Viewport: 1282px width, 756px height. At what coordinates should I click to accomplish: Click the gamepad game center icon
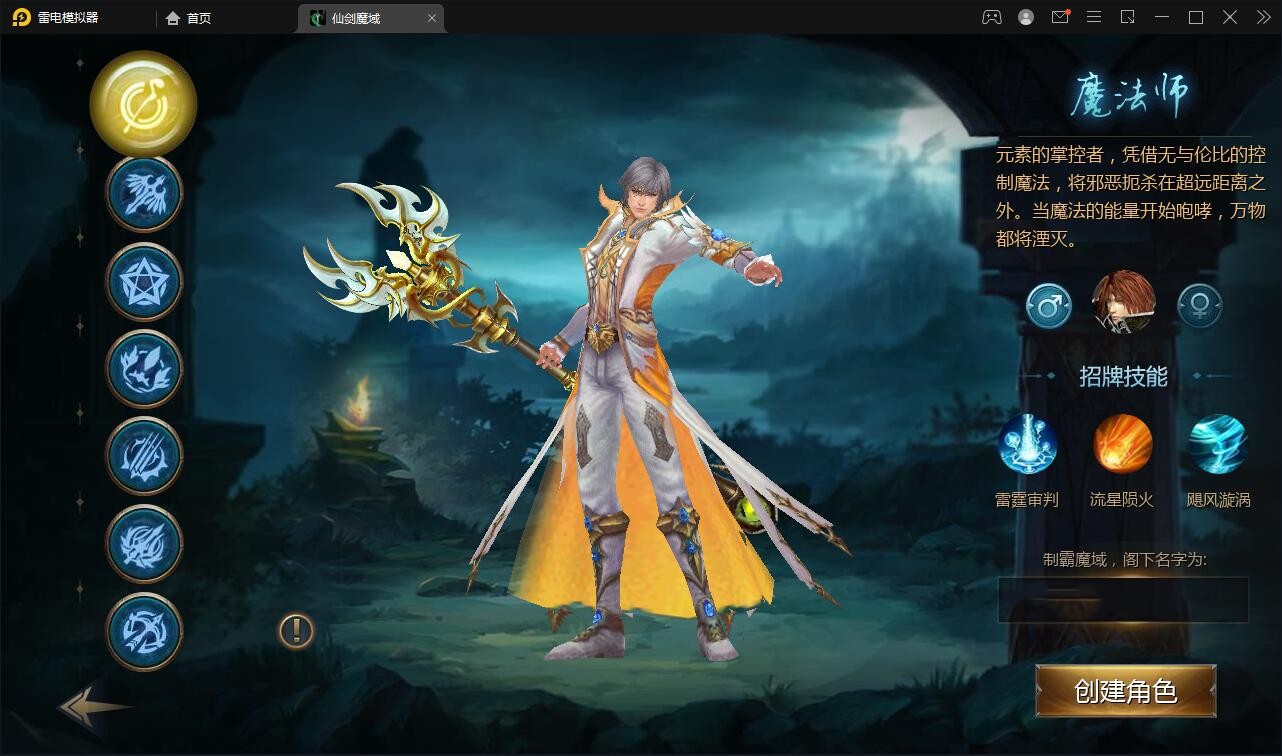pos(992,17)
